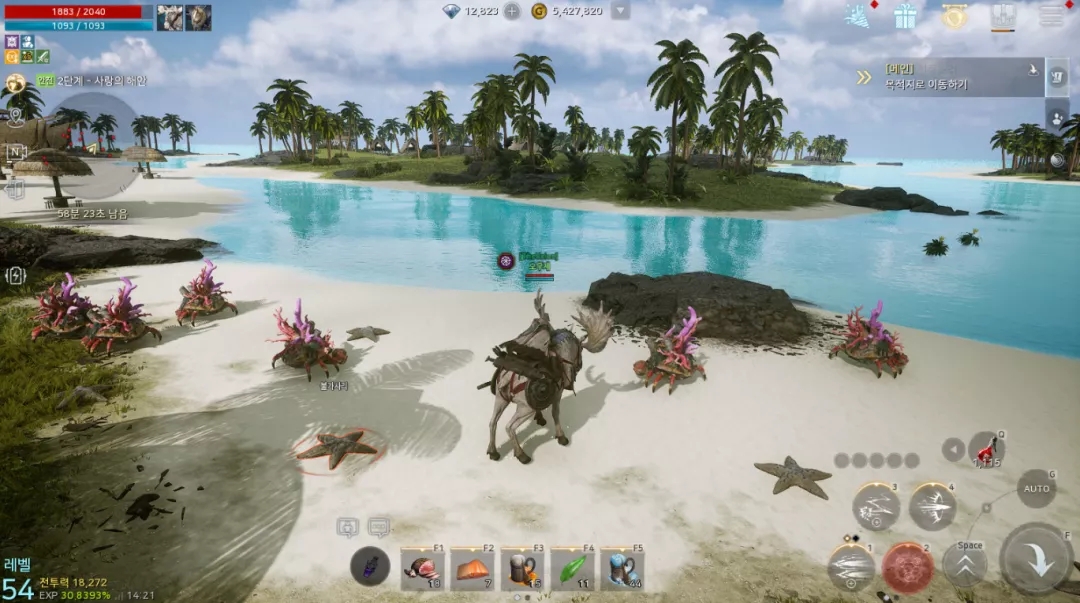1080x603 pixels.
Task: Activate the red glowing skill 2 button
Action: click(908, 567)
